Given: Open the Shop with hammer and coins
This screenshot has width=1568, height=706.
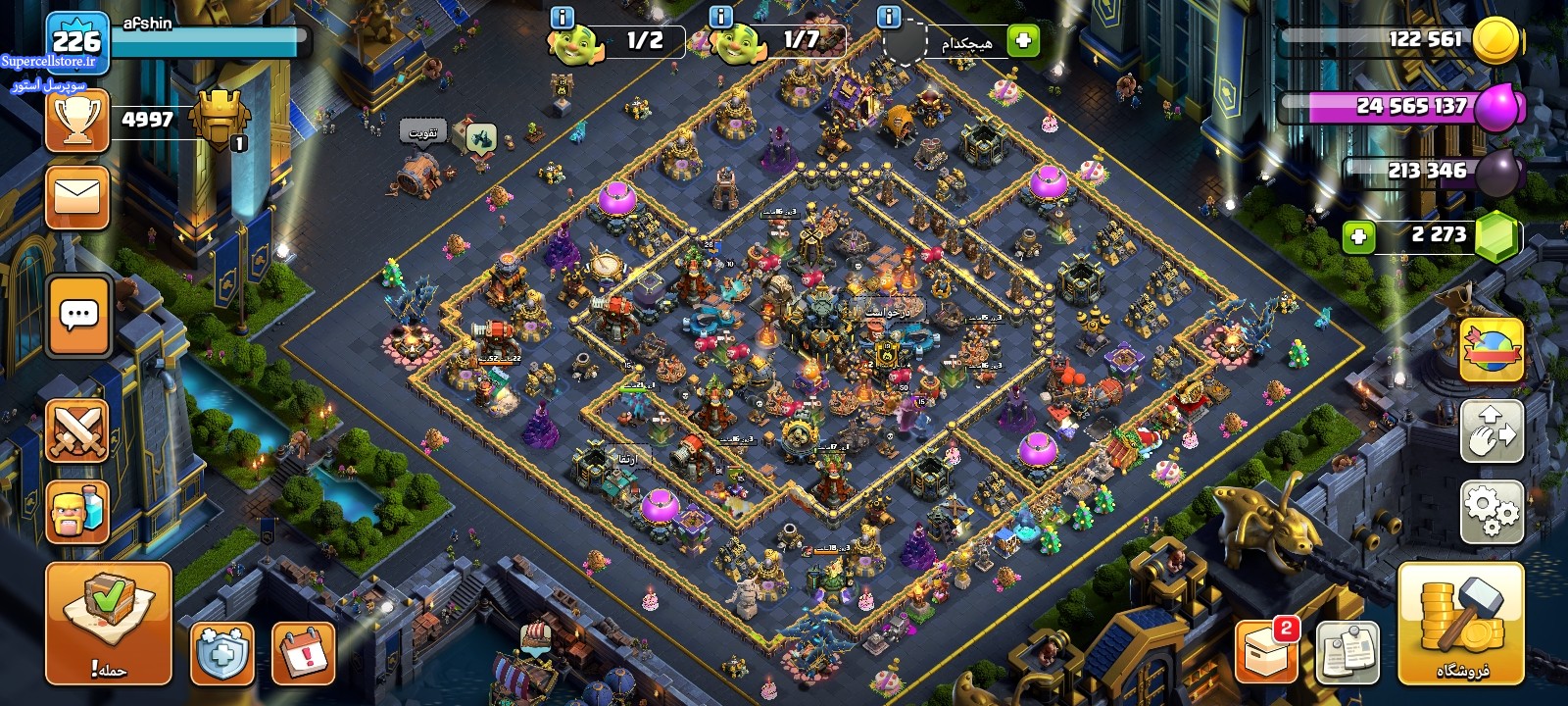Looking at the screenshot, I should click(1461, 624).
